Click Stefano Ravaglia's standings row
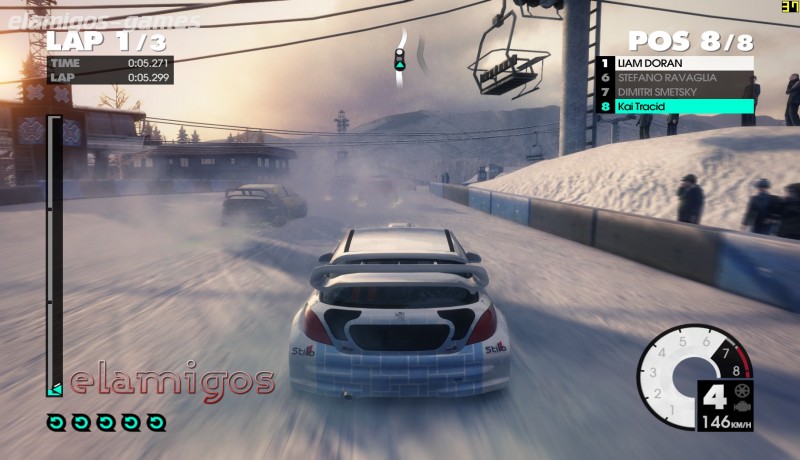Image resolution: width=800 pixels, height=460 pixels. pyautogui.click(x=675, y=77)
